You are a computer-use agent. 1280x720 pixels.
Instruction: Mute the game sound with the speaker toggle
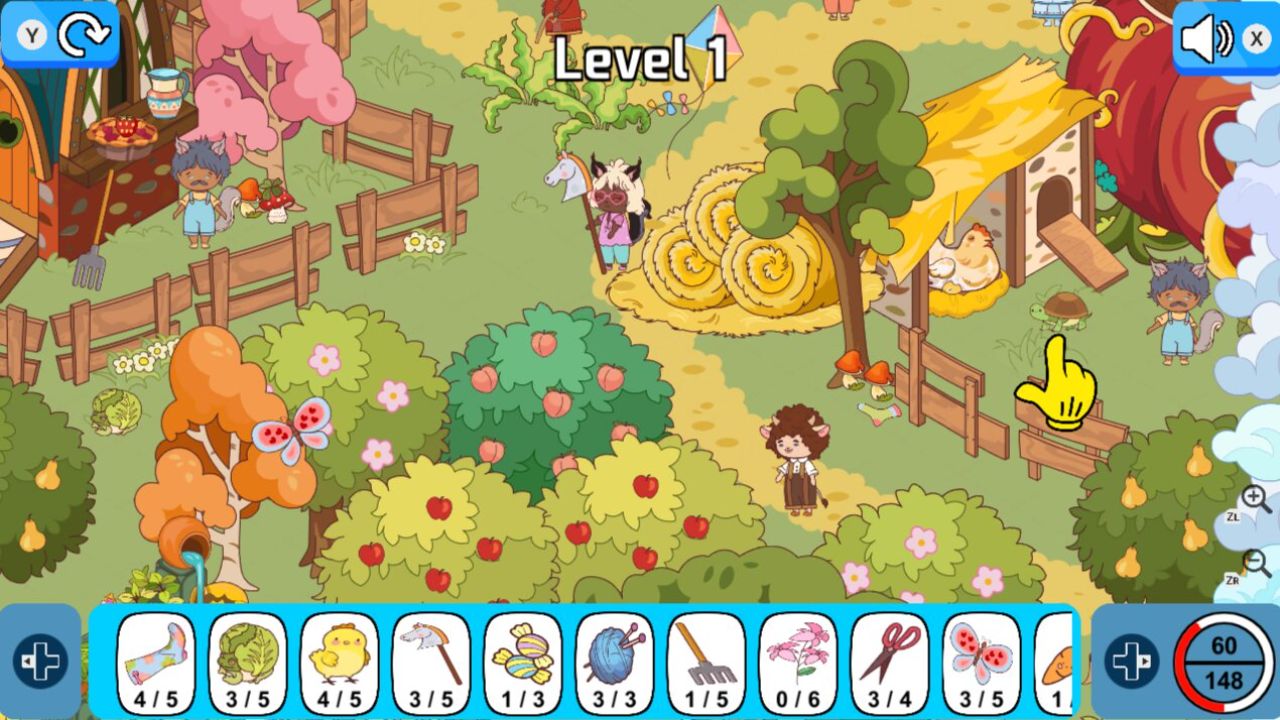(x=1207, y=40)
